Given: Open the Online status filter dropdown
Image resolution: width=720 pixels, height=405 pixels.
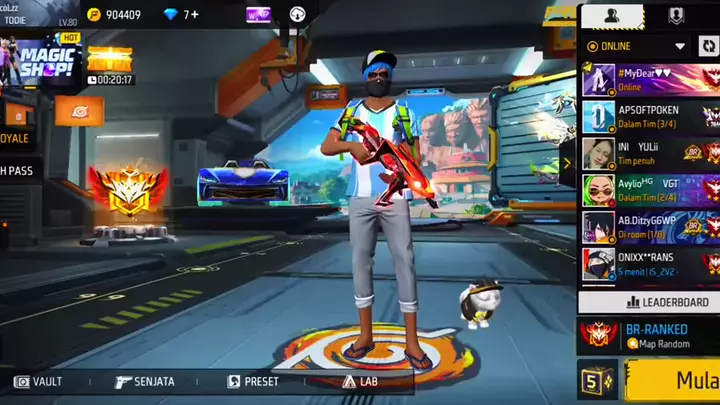Looking at the screenshot, I should [x=637, y=46].
